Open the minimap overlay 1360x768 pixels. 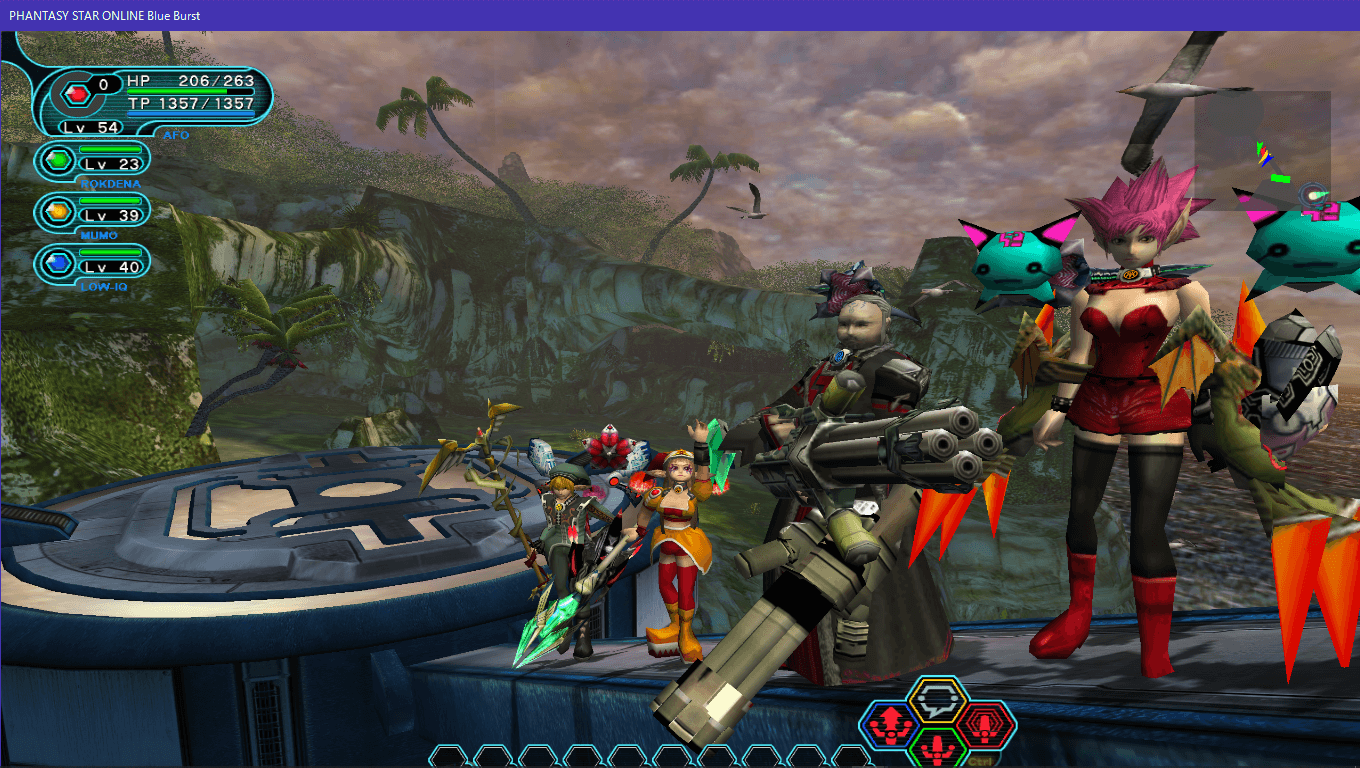coord(1262,150)
